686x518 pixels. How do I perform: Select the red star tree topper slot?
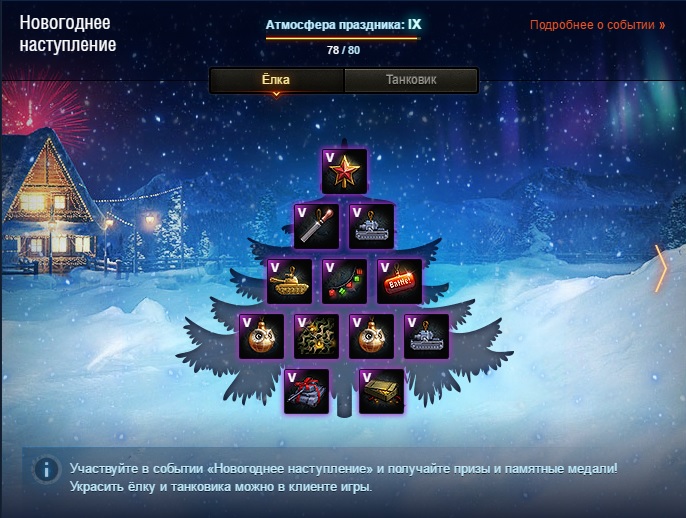click(x=344, y=172)
